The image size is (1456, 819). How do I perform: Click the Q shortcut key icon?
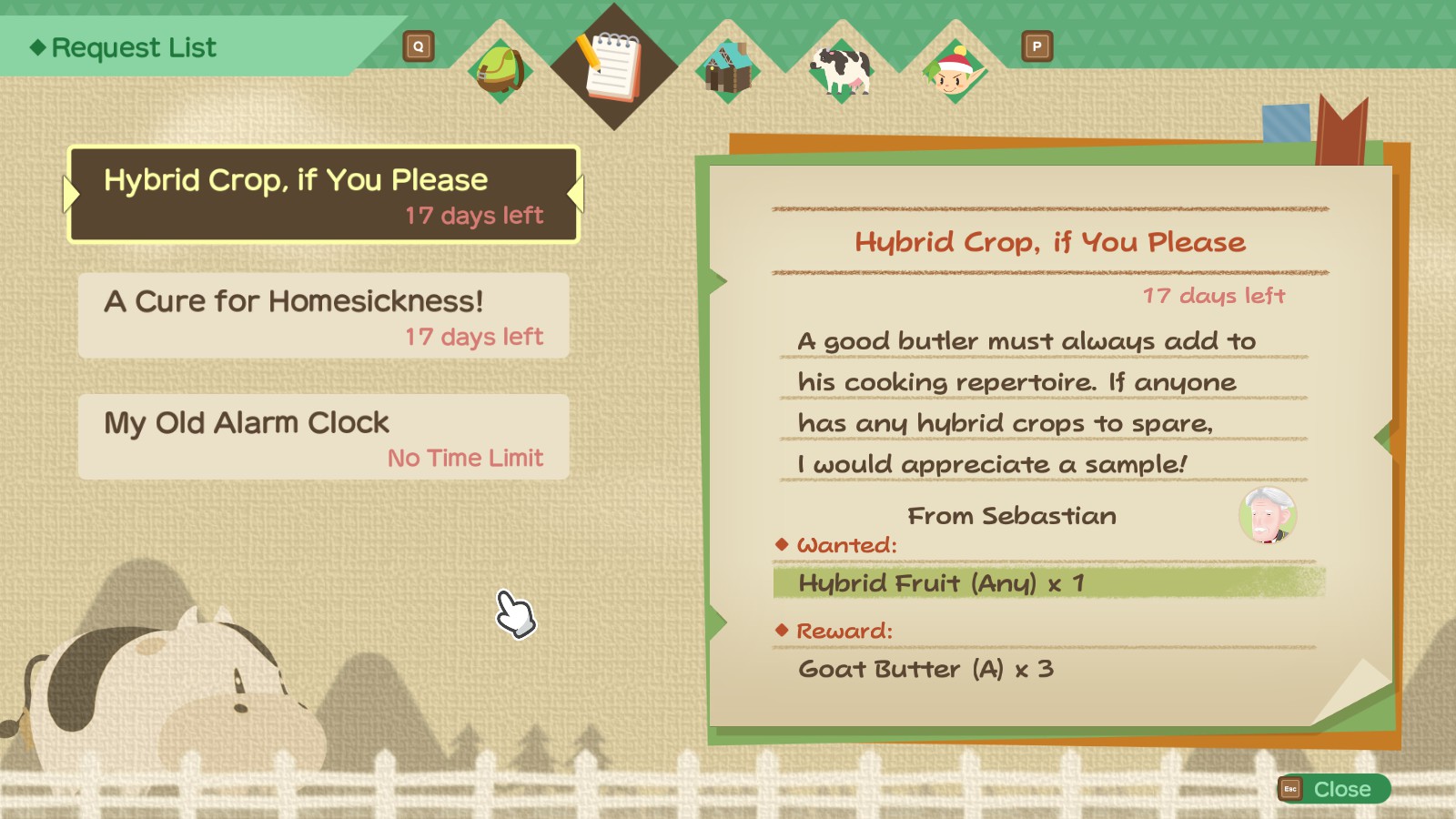tap(418, 45)
